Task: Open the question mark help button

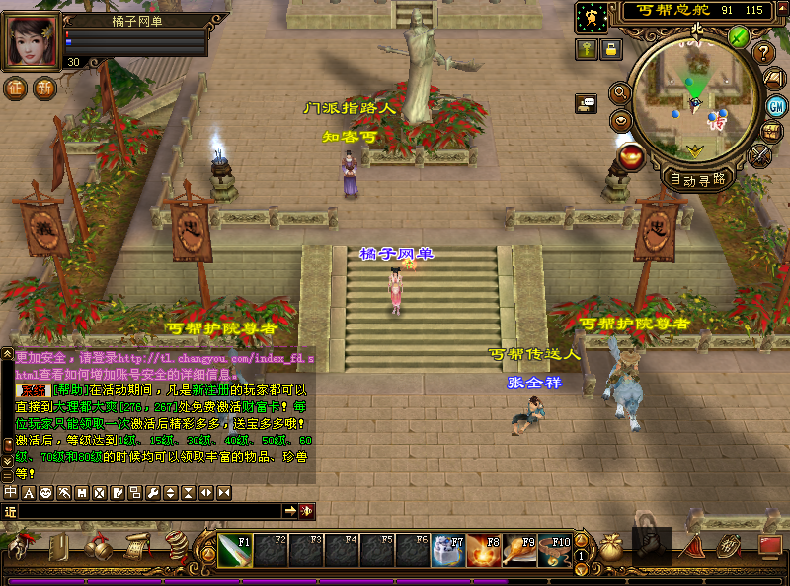Action: pos(764,52)
